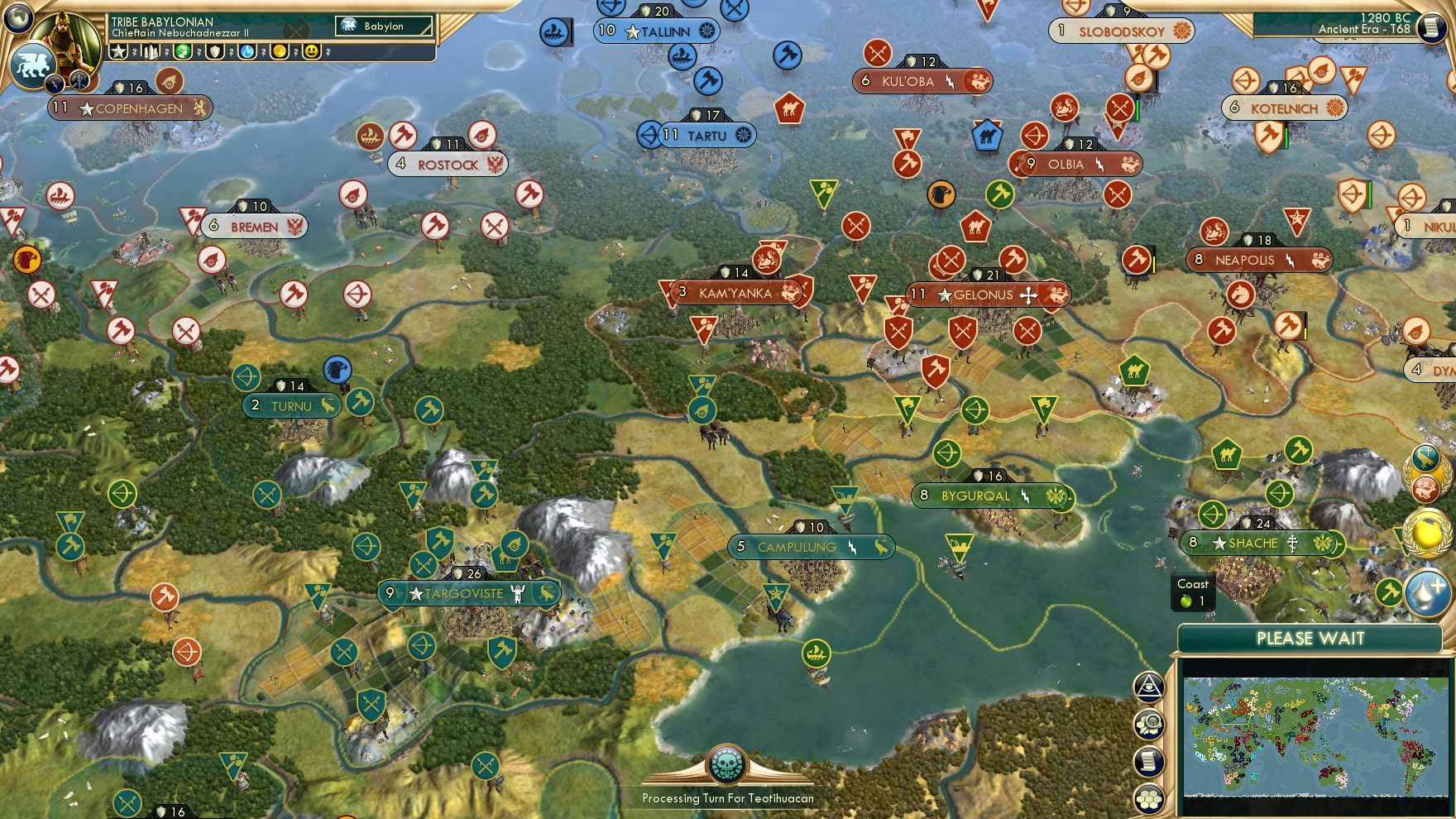Click the small globe icon beside the portrait
Screen dimensions: 1456x819
pyautogui.click(x=18, y=17)
